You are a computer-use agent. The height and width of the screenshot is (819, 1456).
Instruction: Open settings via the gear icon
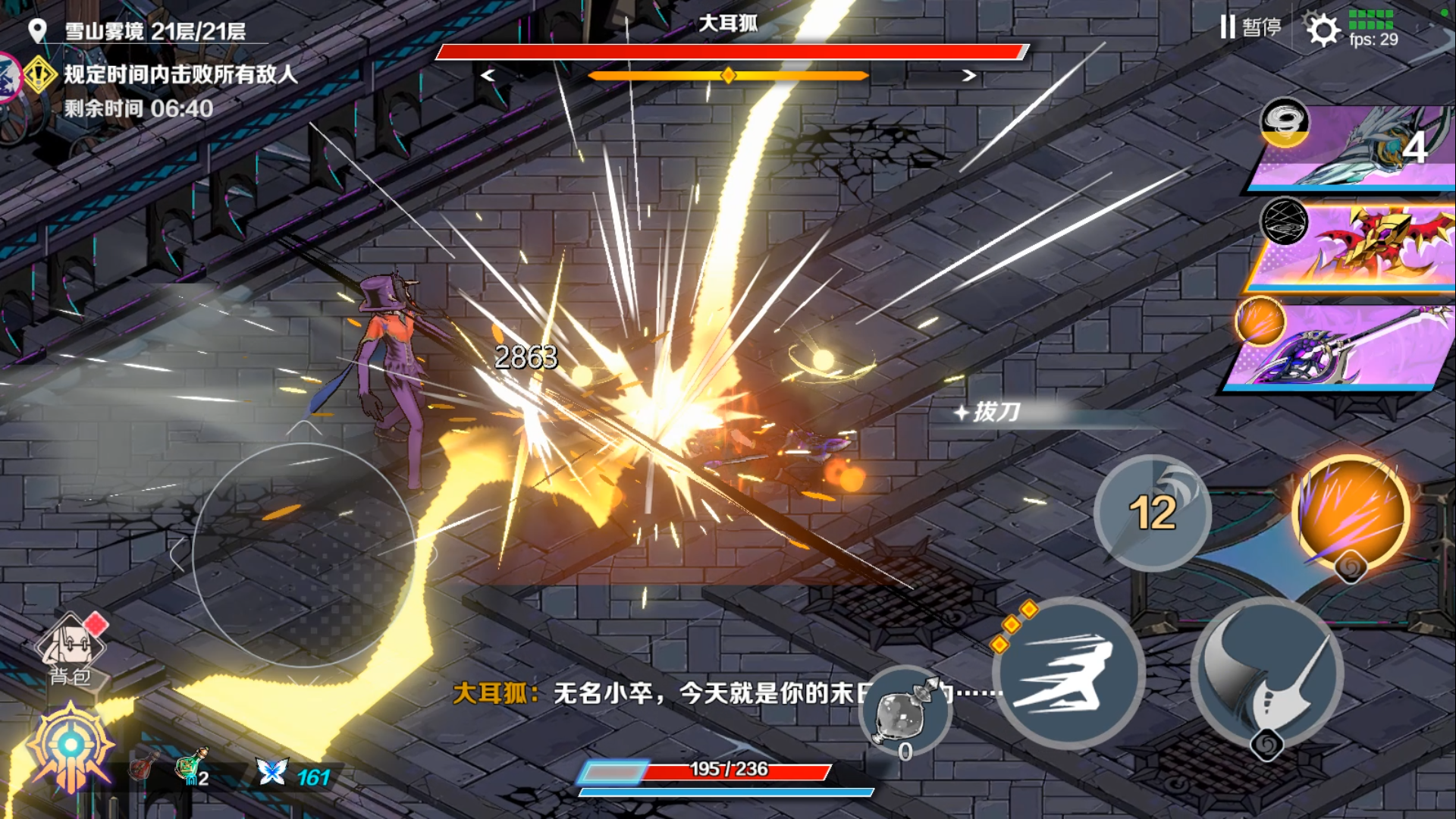coord(1323,30)
